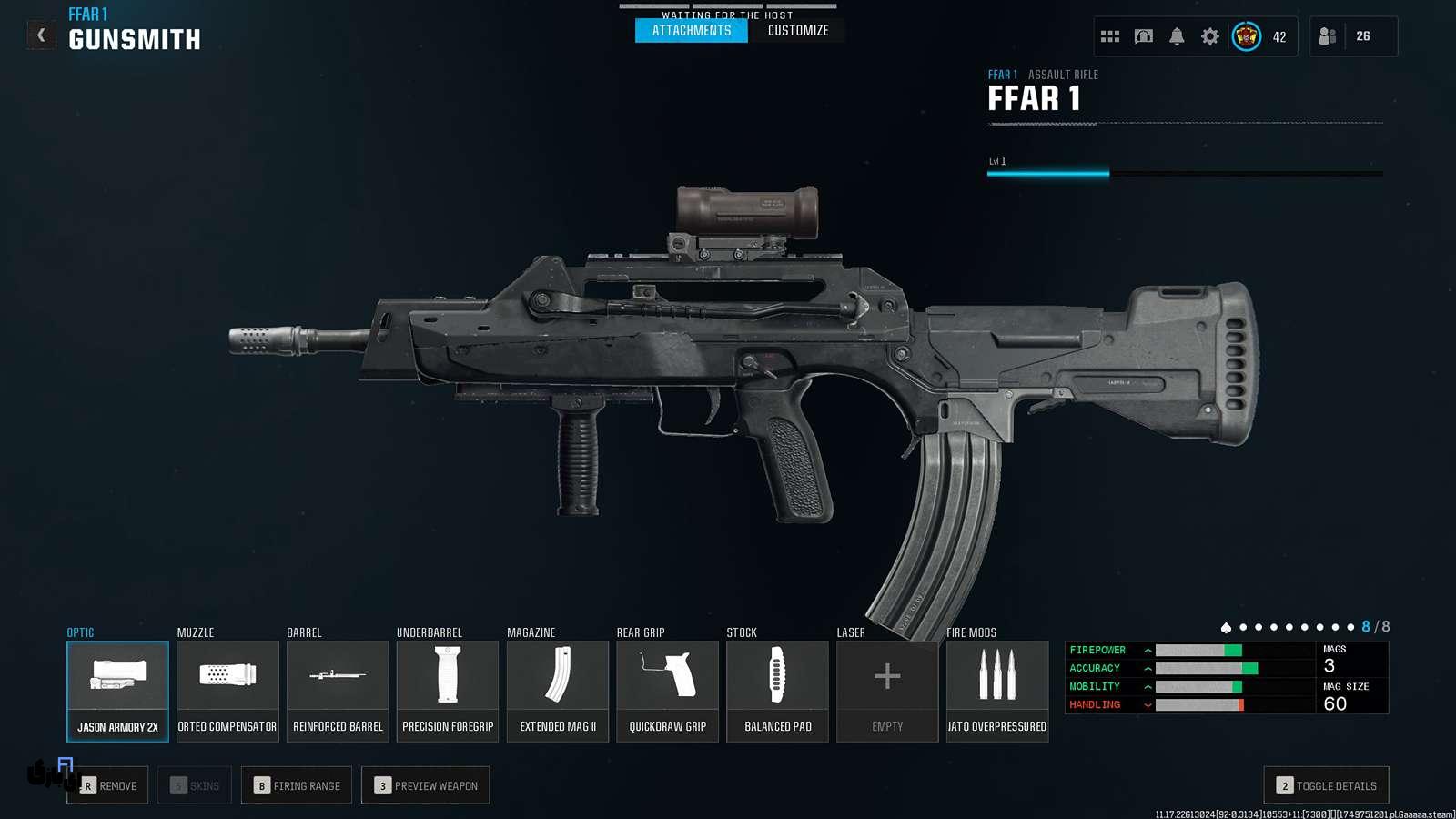Select the Extended Mag II magazine slot
Viewport: 1456px width, 819px height.
[x=558, y=691]
